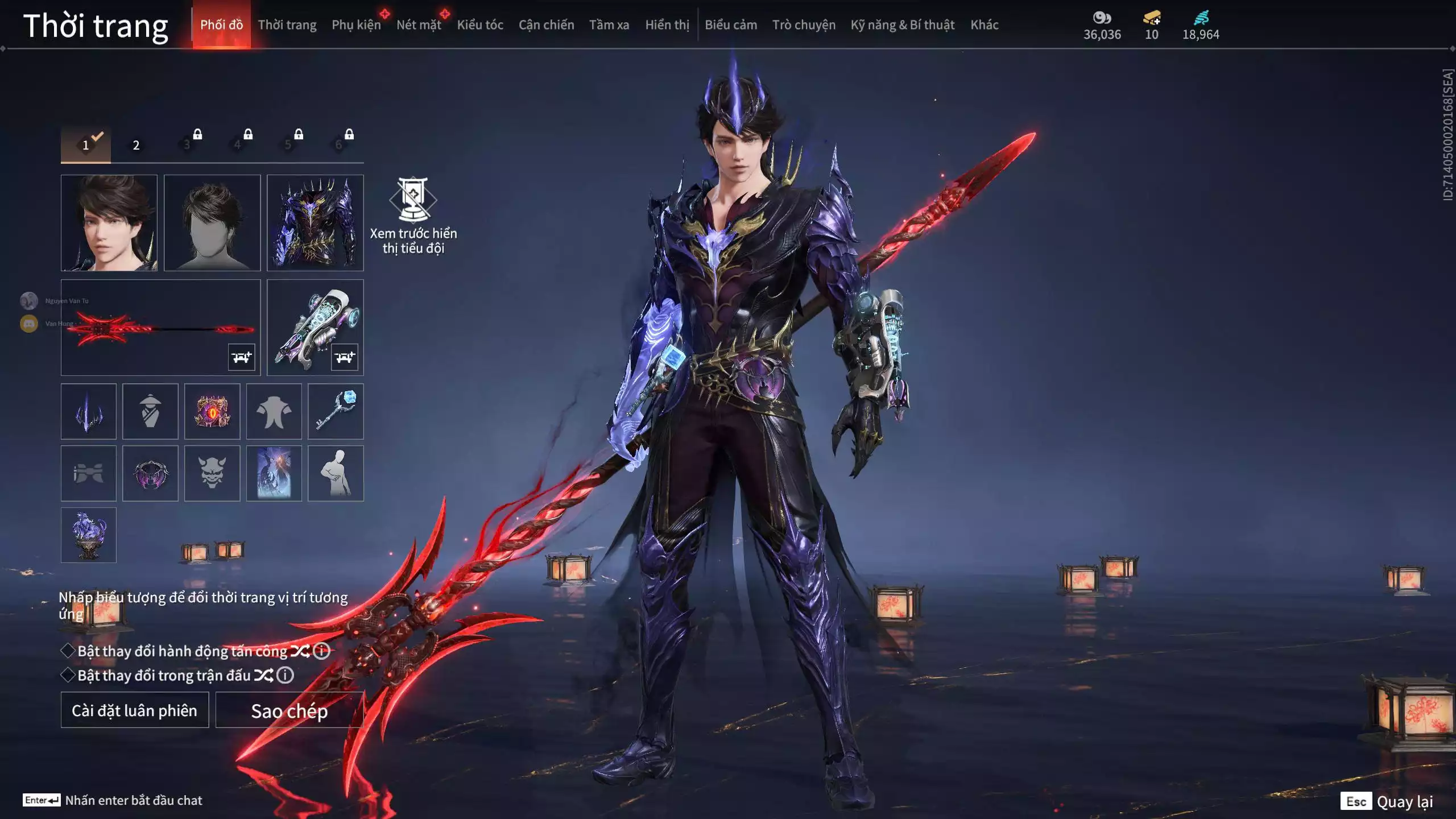1456x819 pixels.
Task: Select the Kiểu tóc tab
Action: [479, 25]
